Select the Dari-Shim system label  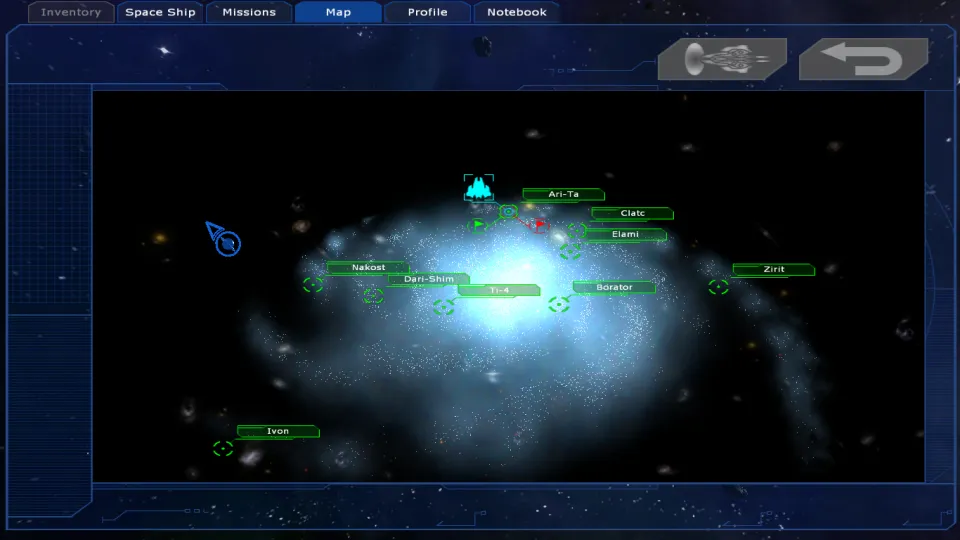click(x=429, y=279)
